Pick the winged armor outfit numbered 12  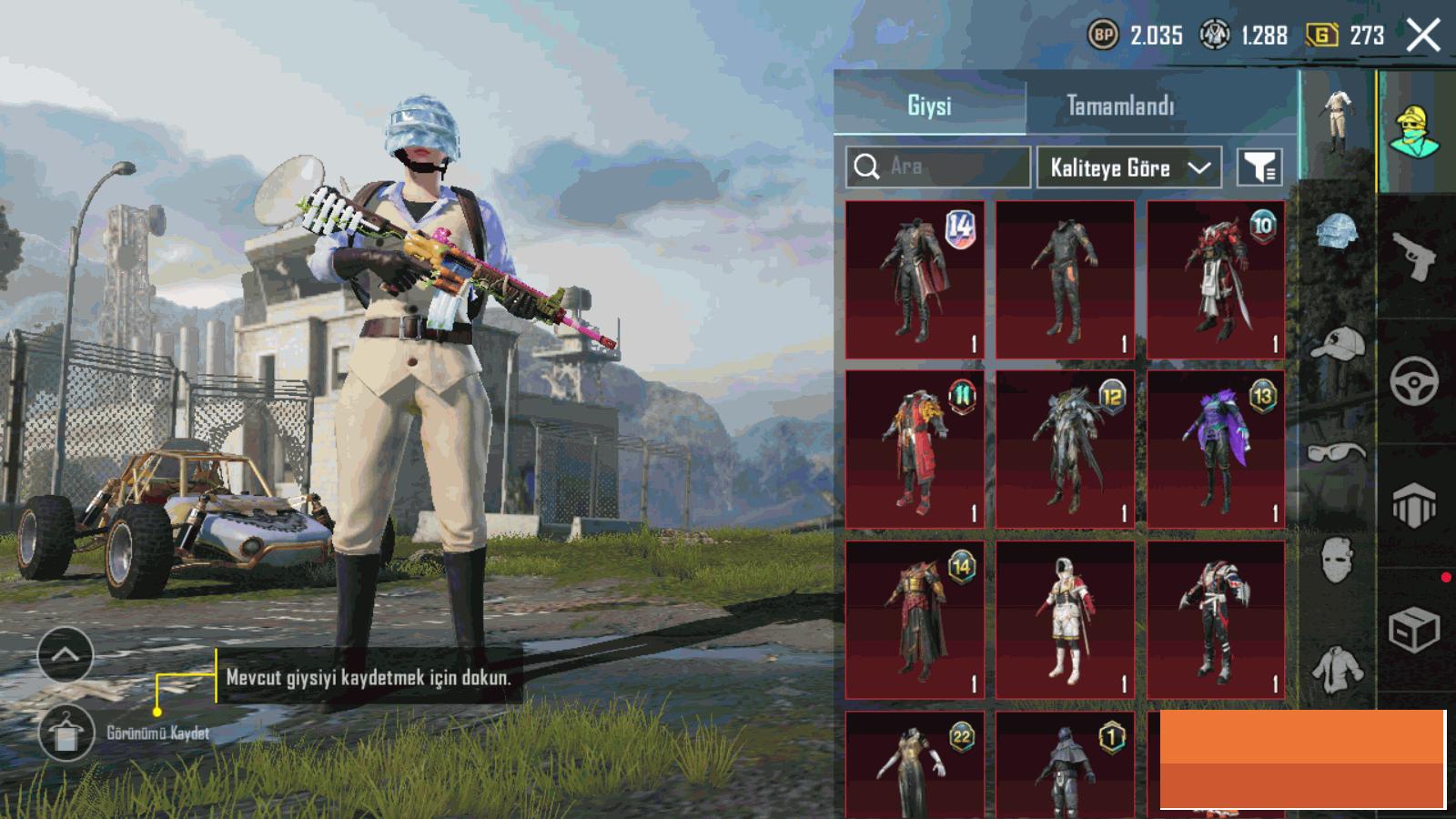coord(1065,450)
